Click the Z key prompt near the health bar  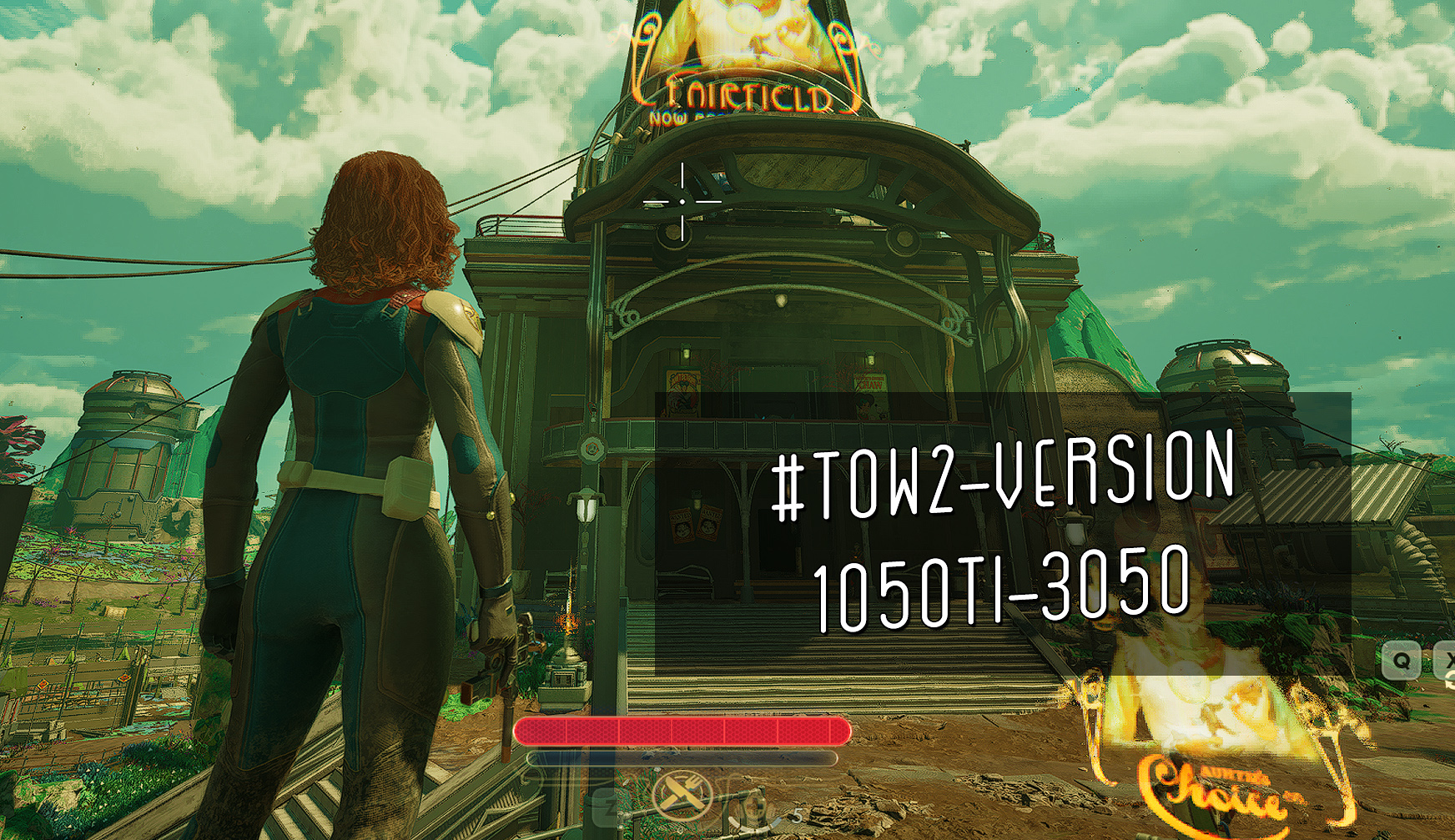click(602, 804)
